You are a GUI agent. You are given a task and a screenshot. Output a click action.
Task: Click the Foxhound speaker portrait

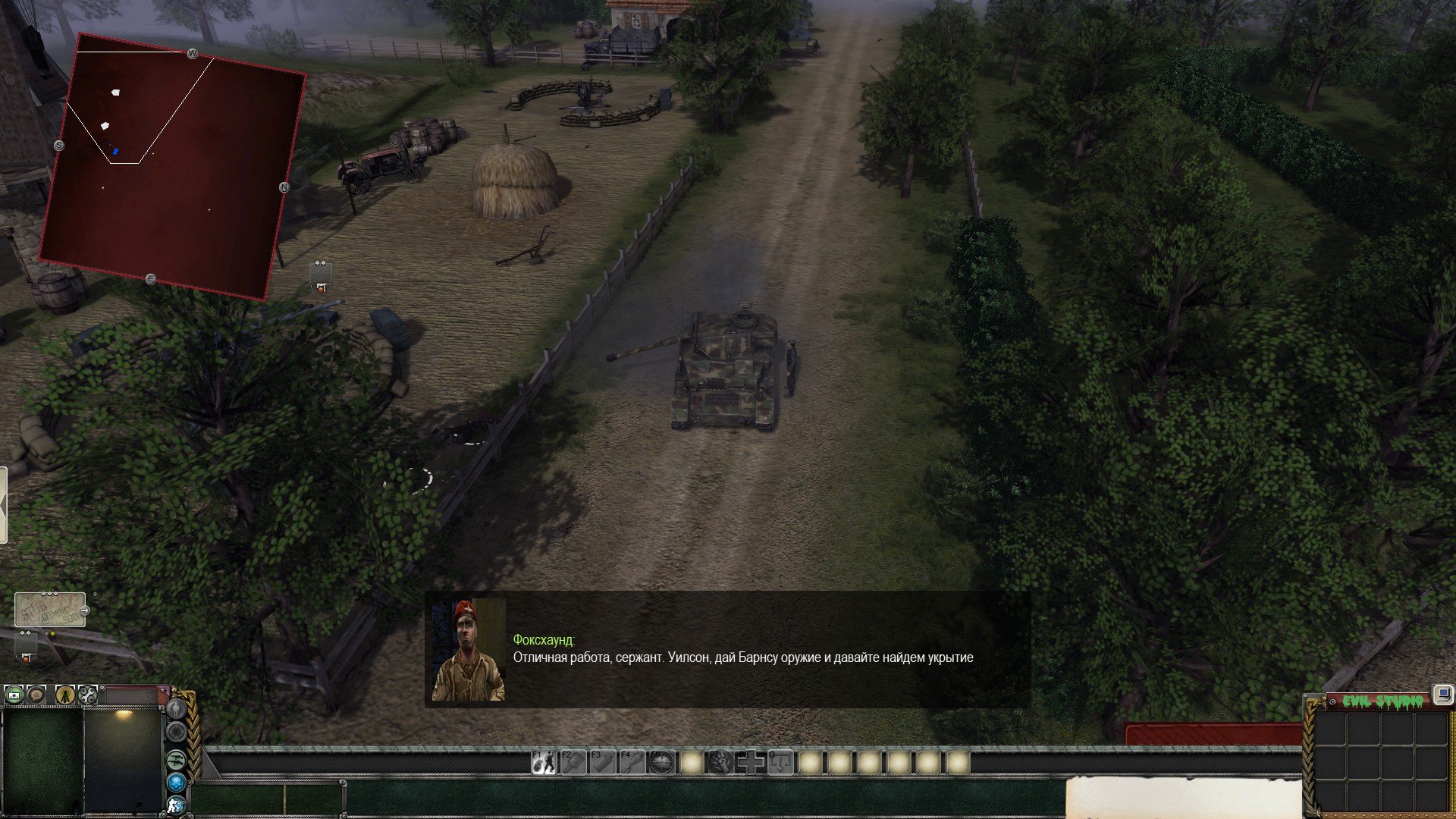point(468,651)
